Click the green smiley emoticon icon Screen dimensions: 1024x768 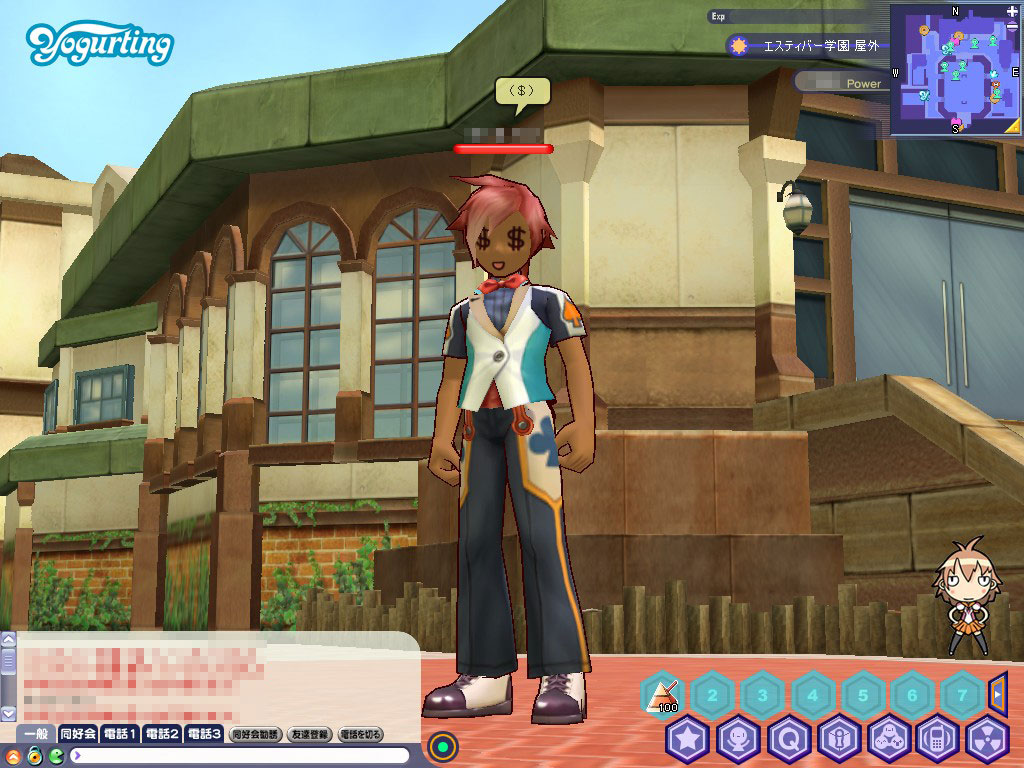click(x=57, y=755)
